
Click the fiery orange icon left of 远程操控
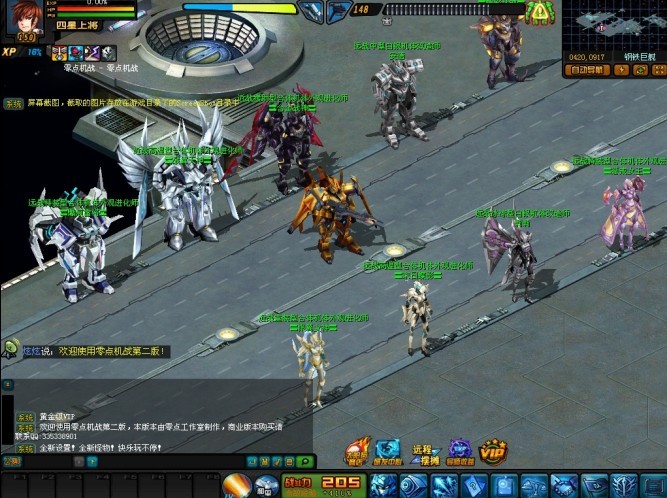tap(357, 452)
